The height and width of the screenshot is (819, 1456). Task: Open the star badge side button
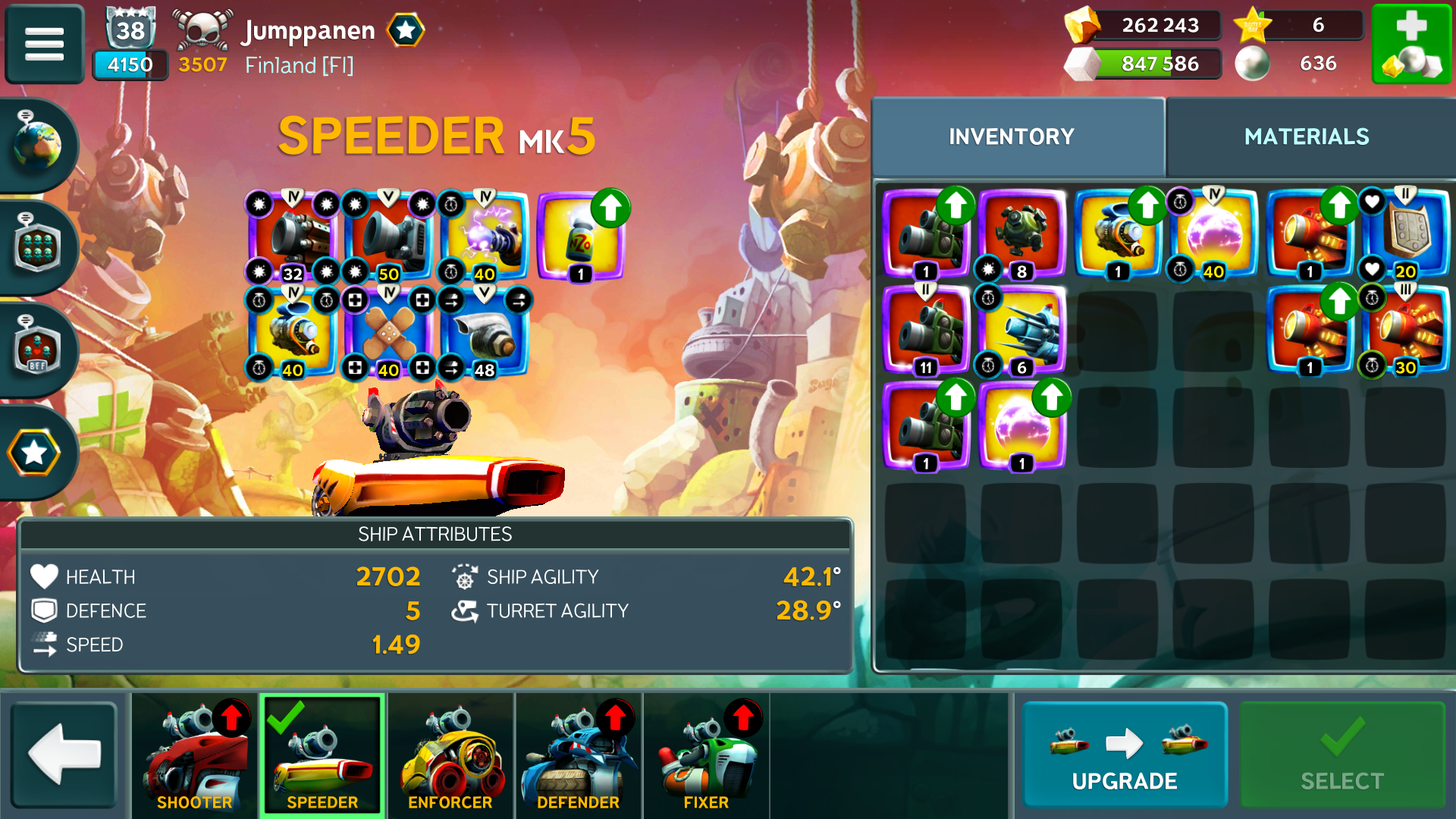(34, 453)
